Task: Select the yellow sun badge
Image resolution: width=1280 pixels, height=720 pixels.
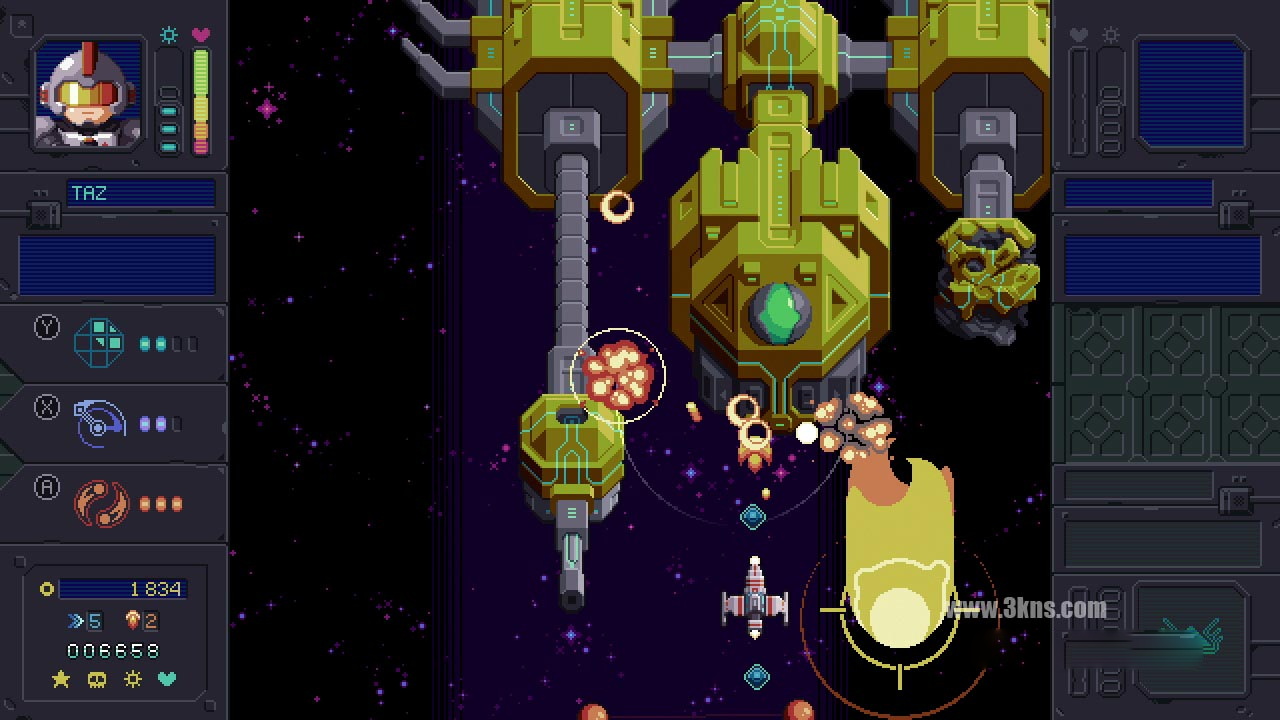Action: 132,680
